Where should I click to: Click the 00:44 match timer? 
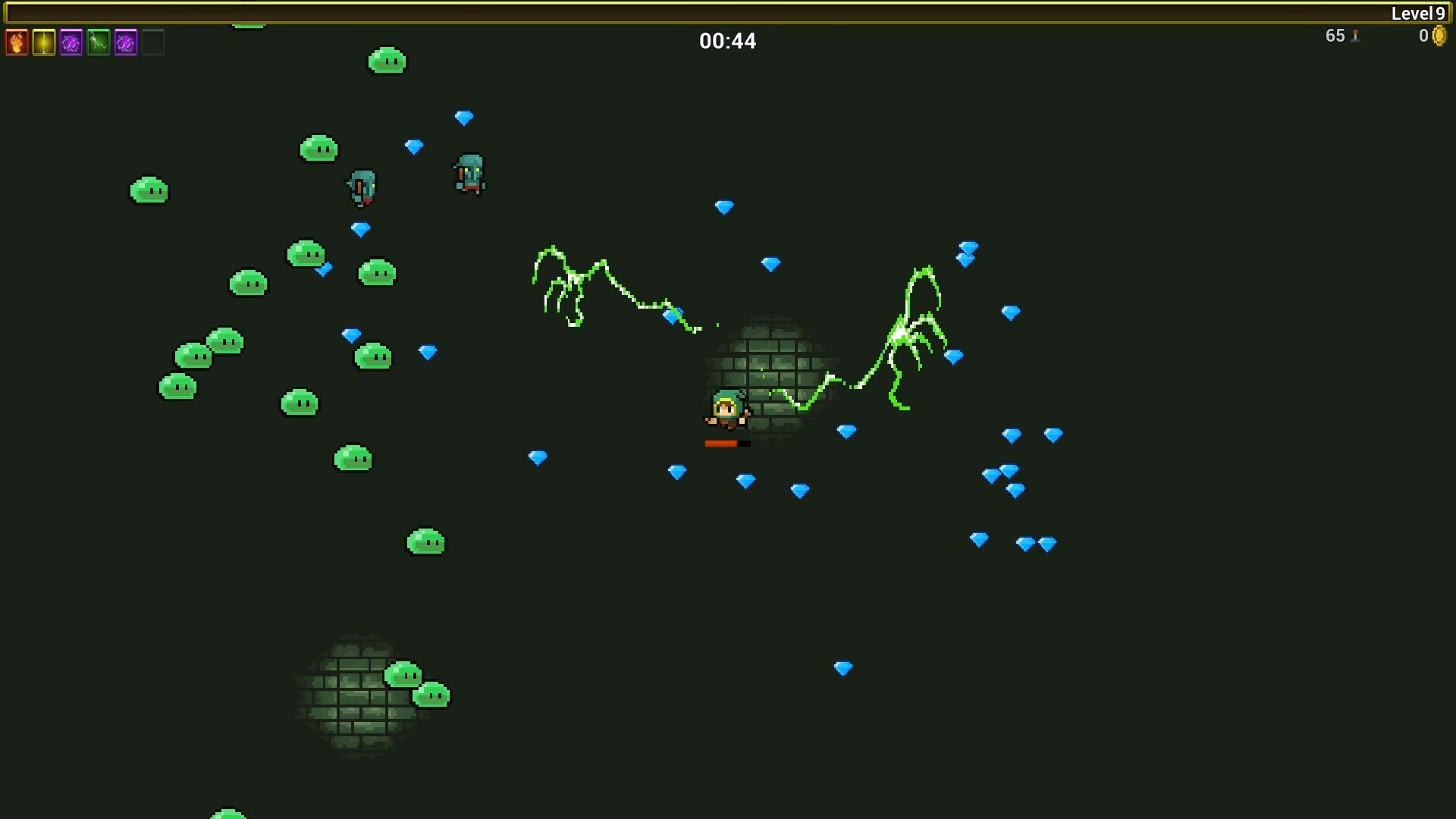[x=727, y=41]
